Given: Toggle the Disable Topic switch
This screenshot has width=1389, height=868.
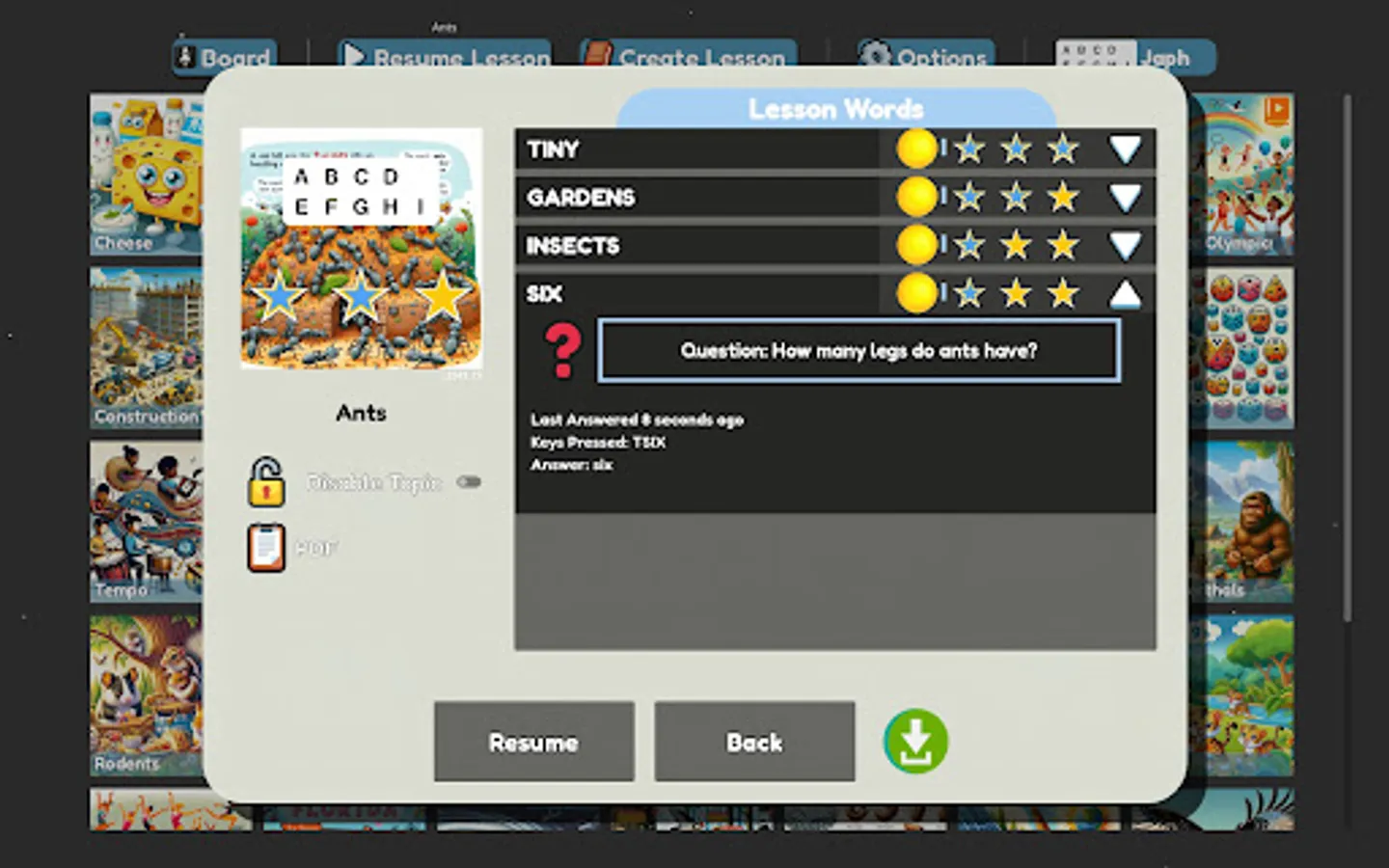Looking at the screenshot, I should (469, 483).
